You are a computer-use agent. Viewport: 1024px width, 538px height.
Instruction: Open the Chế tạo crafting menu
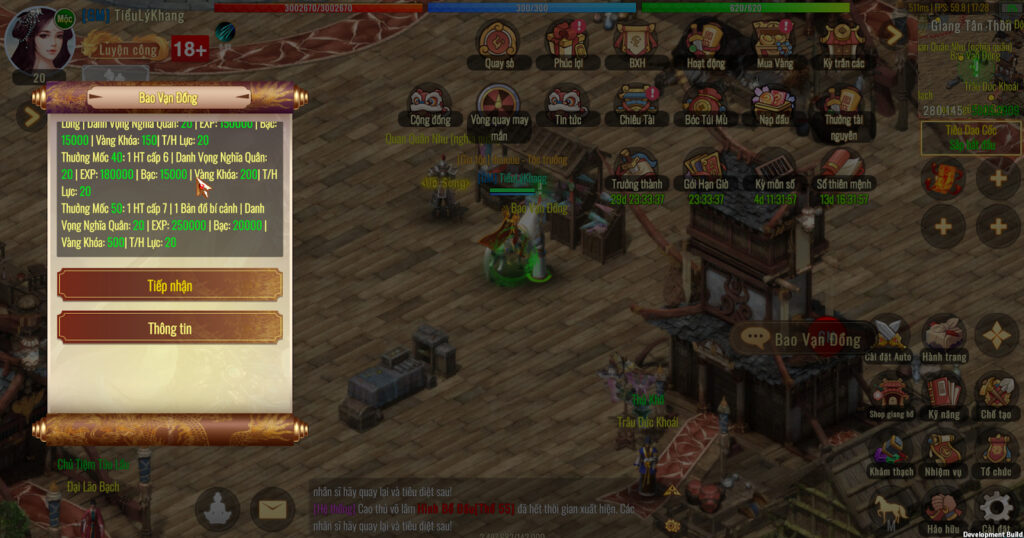(x=996, y=393)
